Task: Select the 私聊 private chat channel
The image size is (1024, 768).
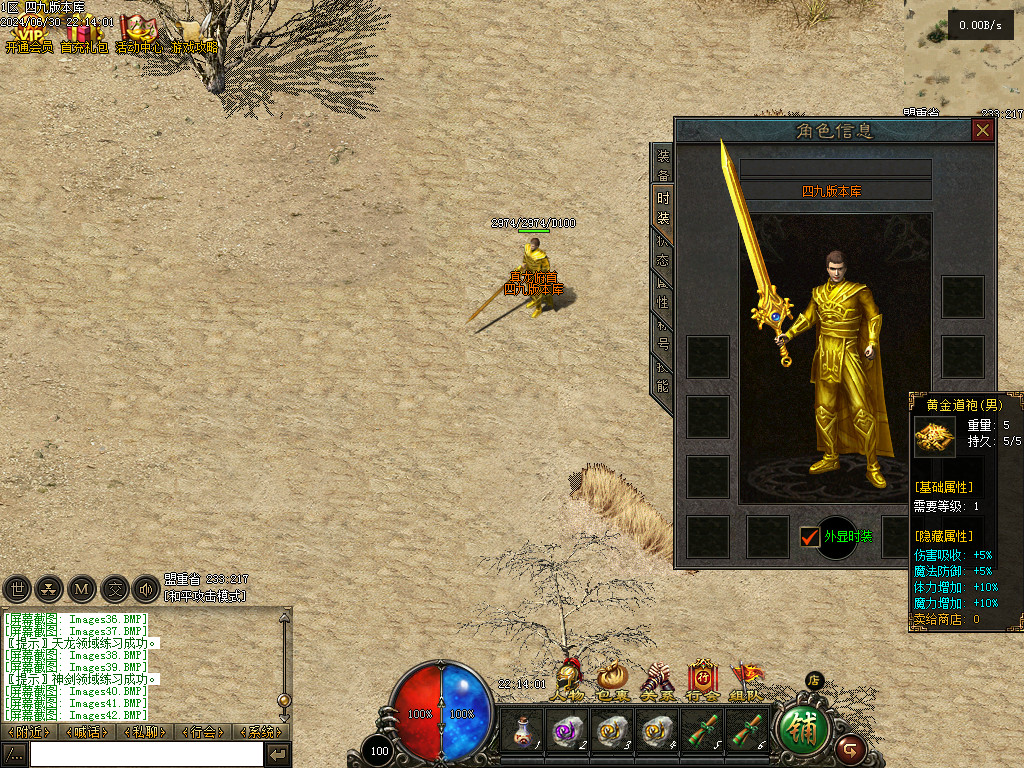Action: point(145,732)
